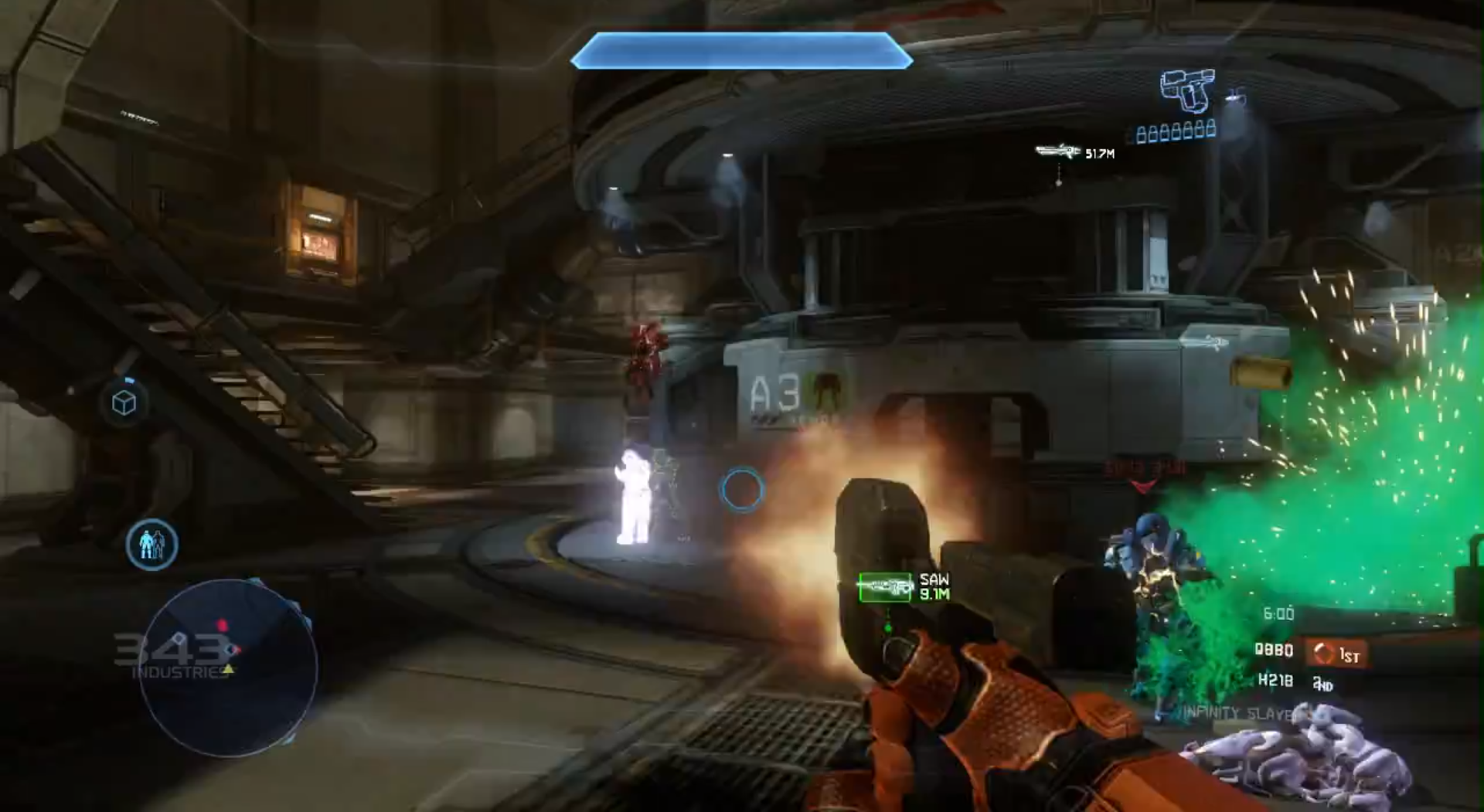Activate the Hologram armor ability icon
Screen dimensions: 1484x812
[x=151, y=545]
